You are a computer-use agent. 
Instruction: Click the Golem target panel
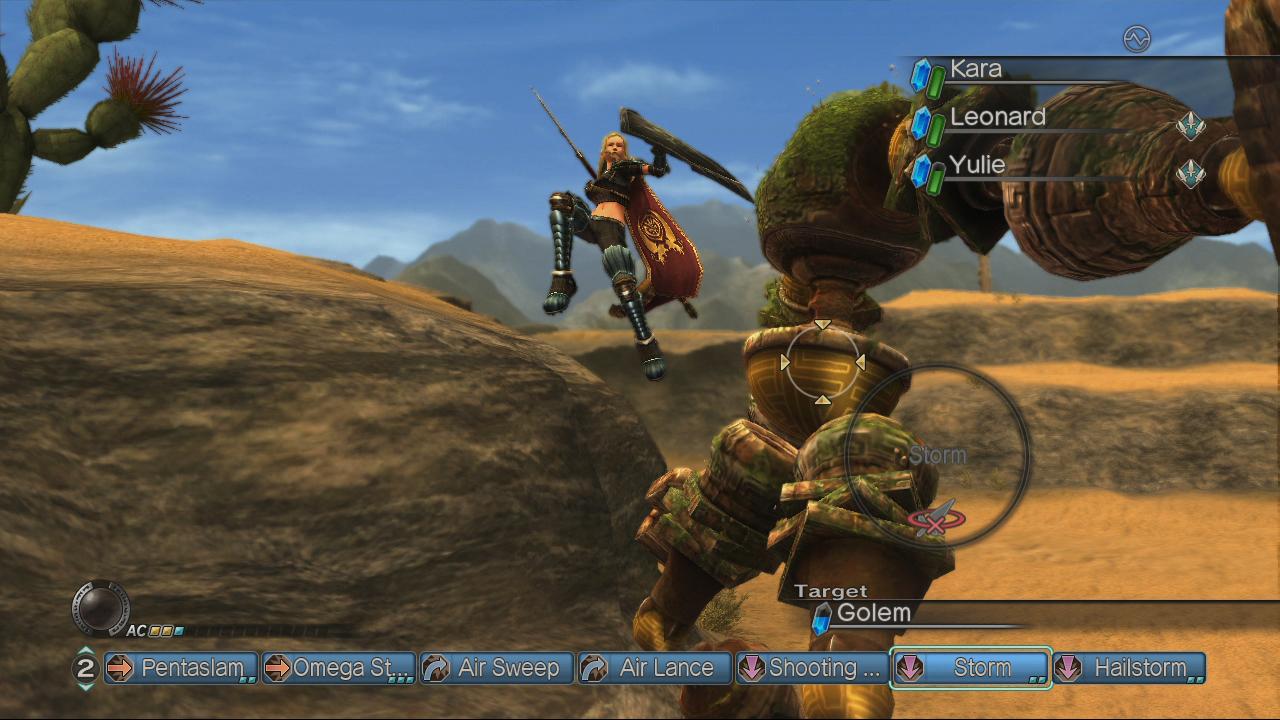[873, 613]
